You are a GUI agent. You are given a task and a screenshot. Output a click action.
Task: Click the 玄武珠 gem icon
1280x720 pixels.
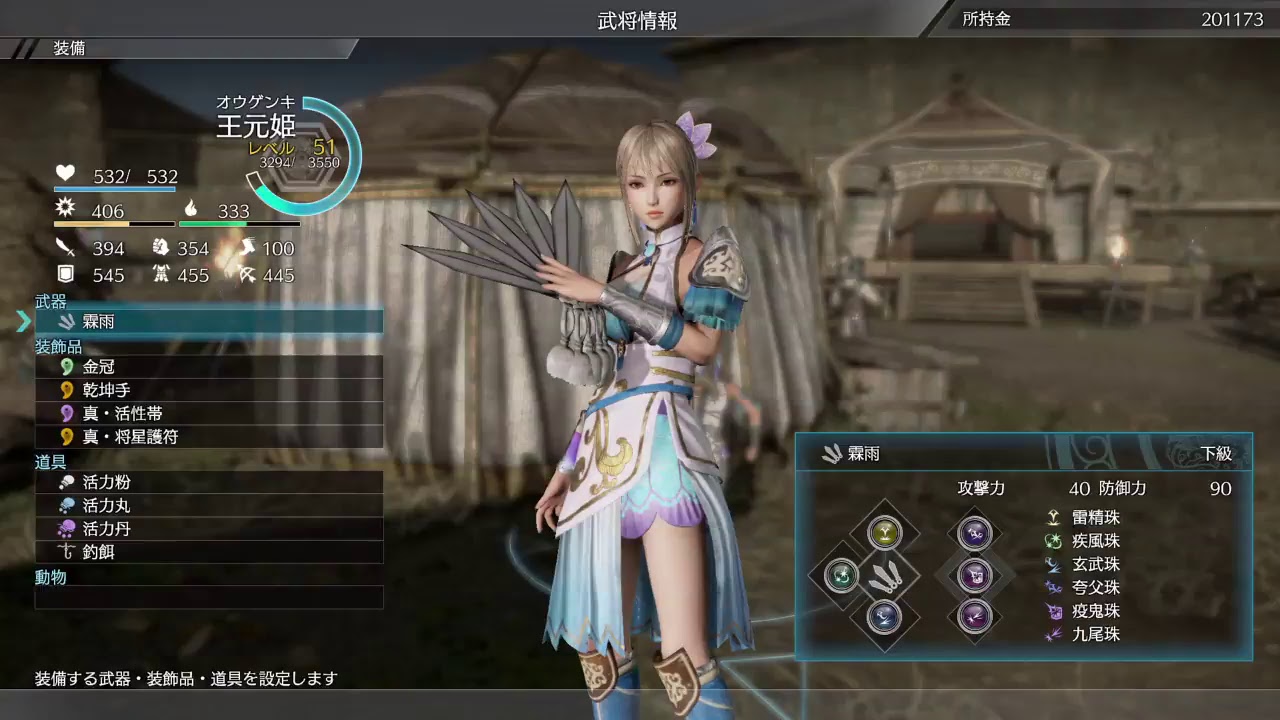(x=1051, y=564)
